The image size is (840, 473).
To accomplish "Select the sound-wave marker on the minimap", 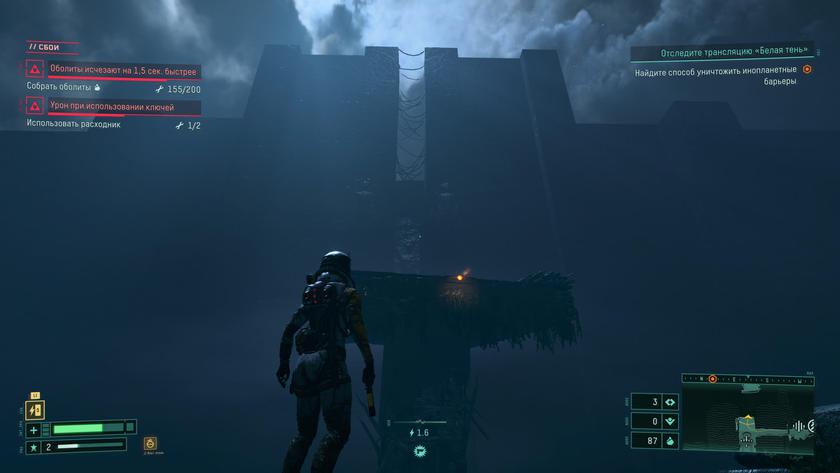I will pyautogui.click(x=799, y=426).
